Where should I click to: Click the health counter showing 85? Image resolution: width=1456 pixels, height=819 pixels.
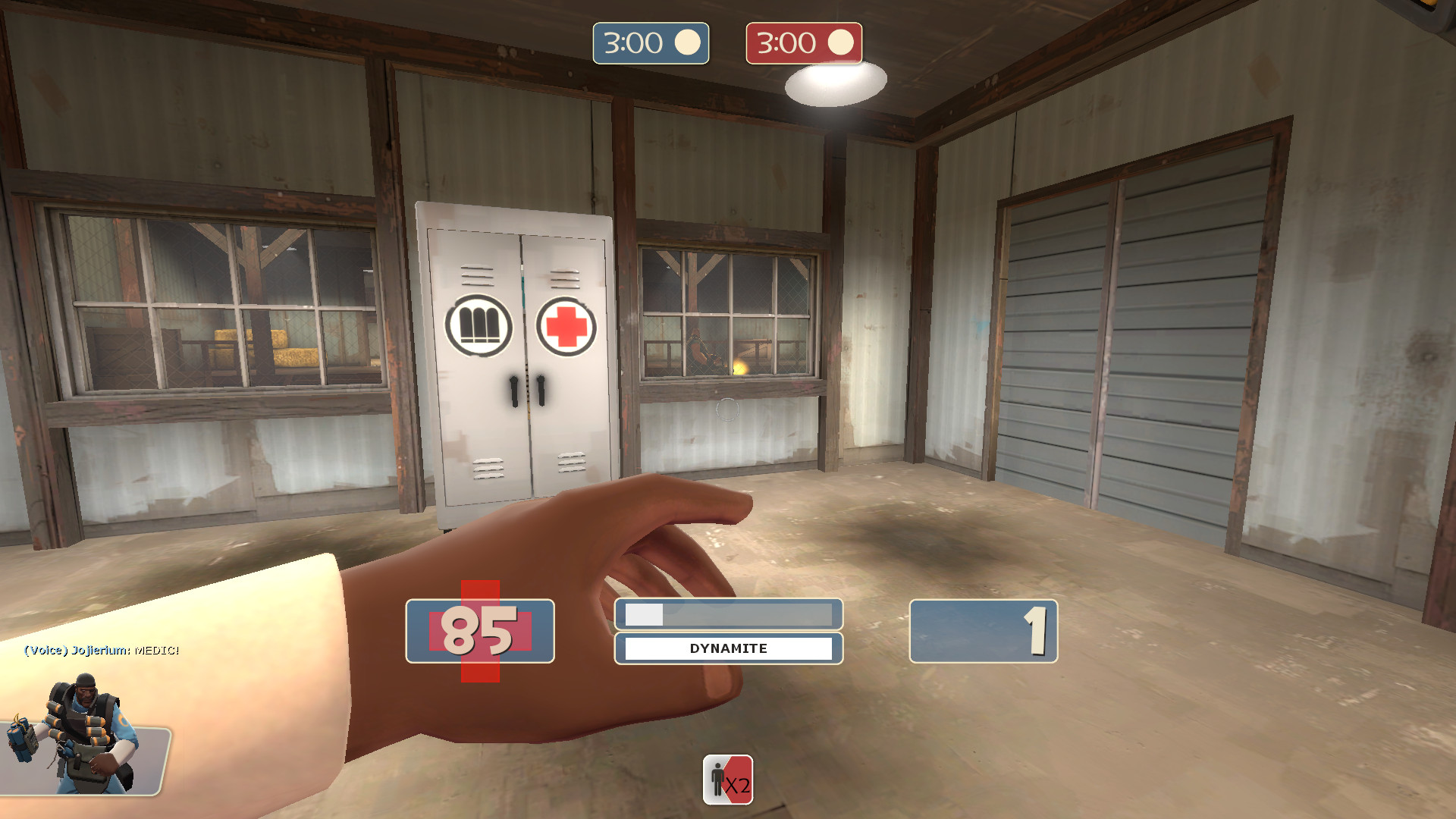pos(479,632)
